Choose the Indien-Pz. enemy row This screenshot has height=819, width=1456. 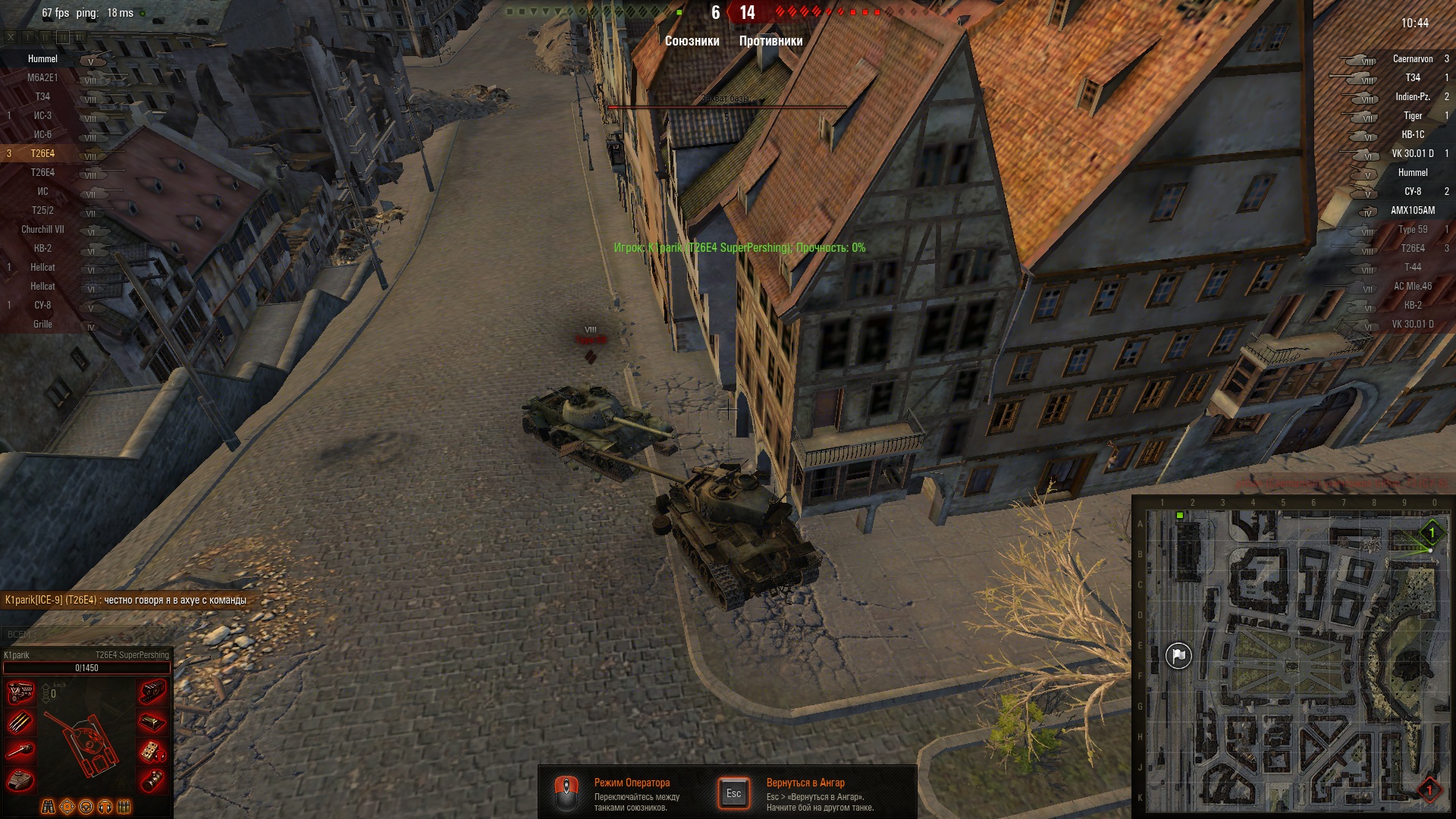point(1412,97)
